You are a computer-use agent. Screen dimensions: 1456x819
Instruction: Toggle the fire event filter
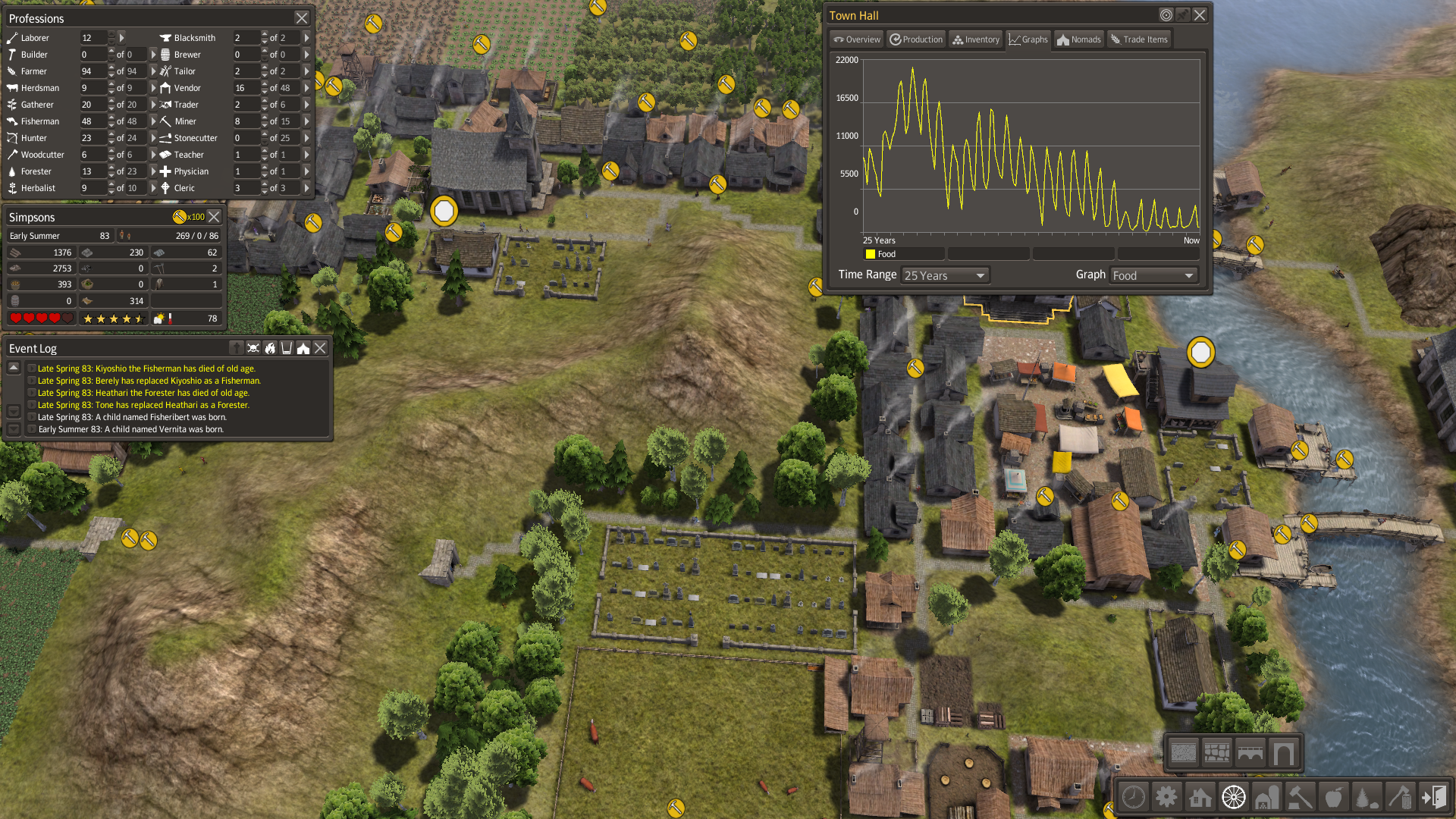click(x=270, y=348)
